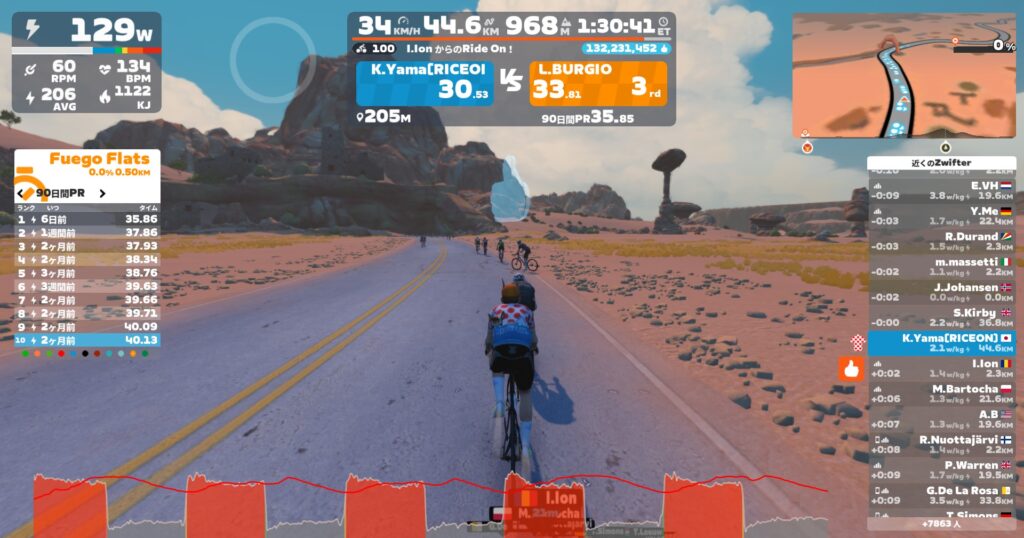1024x538 pixels.
Task: Choose R.Durand from the nearby riders
Action: coord(941,242)
